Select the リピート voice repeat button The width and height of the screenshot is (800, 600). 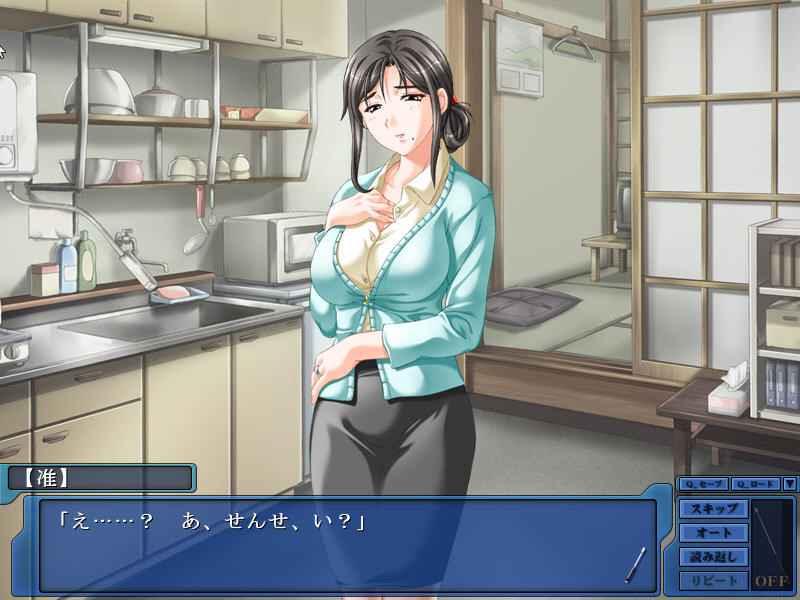pos(713,581)
